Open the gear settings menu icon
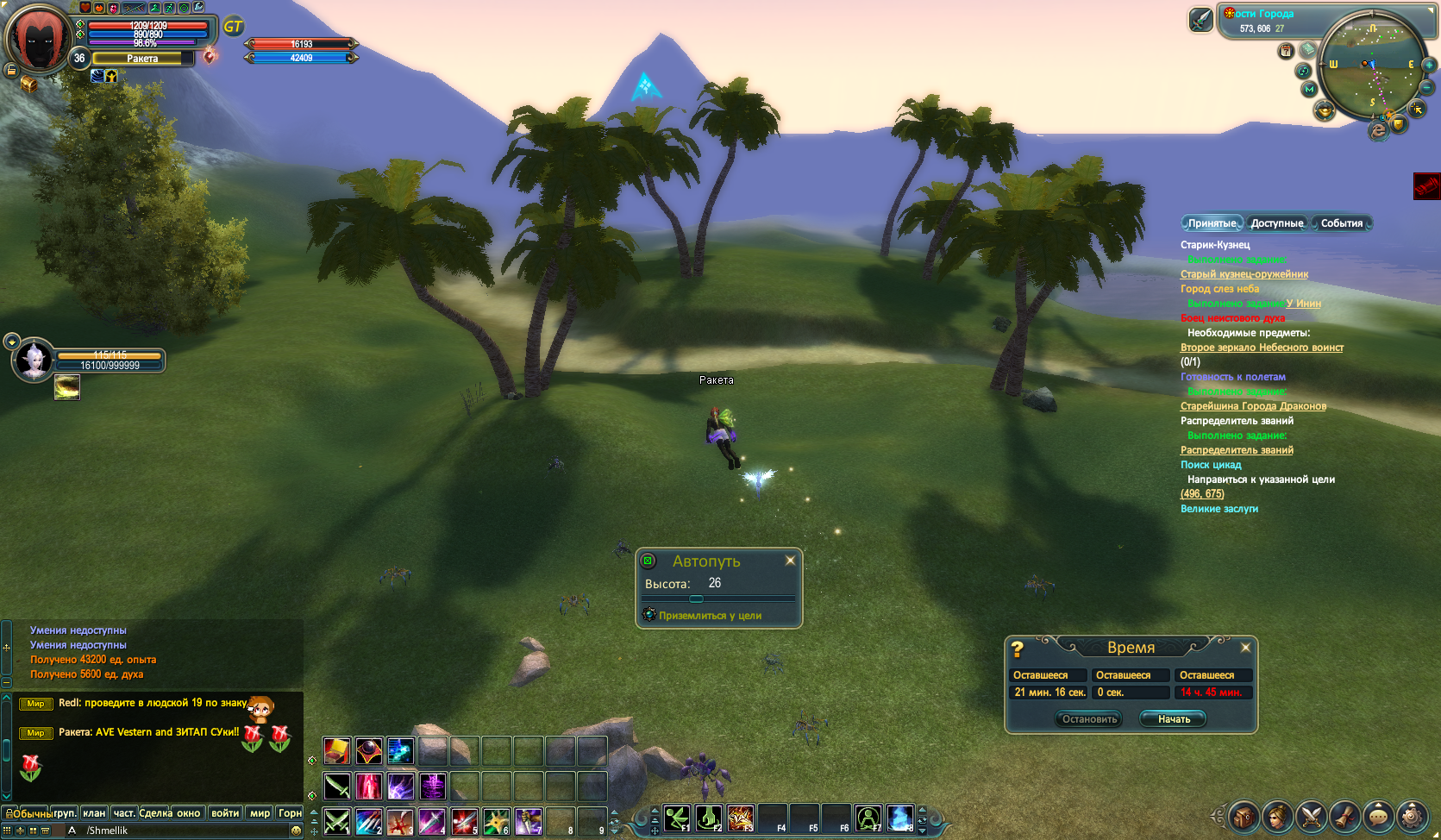The width and height of the screenshot is (1441, 840). pyautogui.click(x=1412, y=815)
